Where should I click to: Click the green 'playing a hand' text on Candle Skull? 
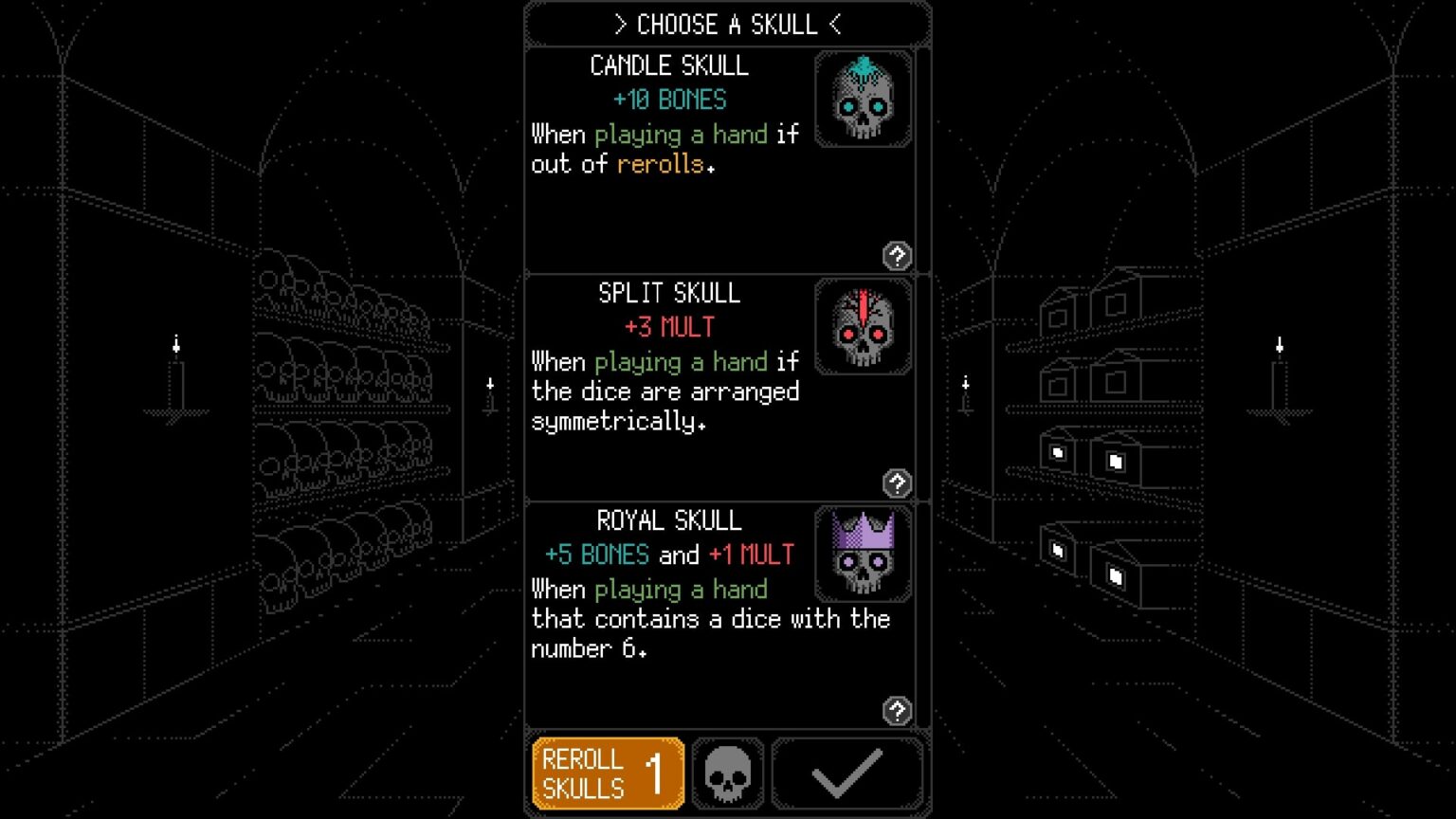pyautogui.click(x=682, y=134)
